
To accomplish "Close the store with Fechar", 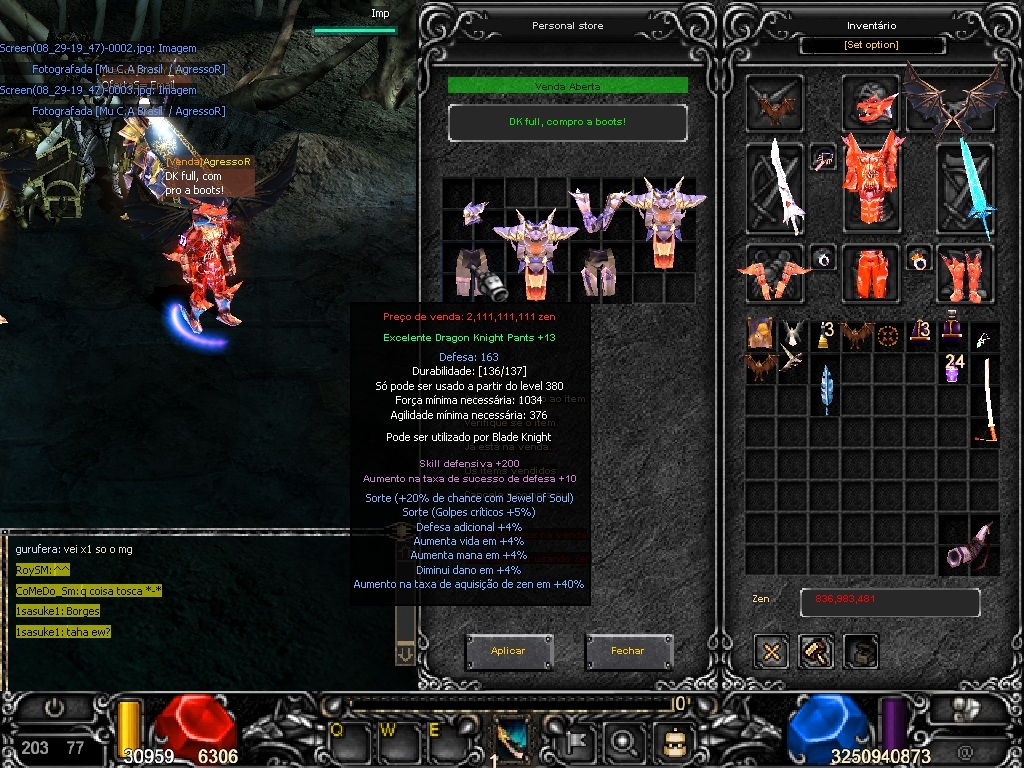I will 628,651.
